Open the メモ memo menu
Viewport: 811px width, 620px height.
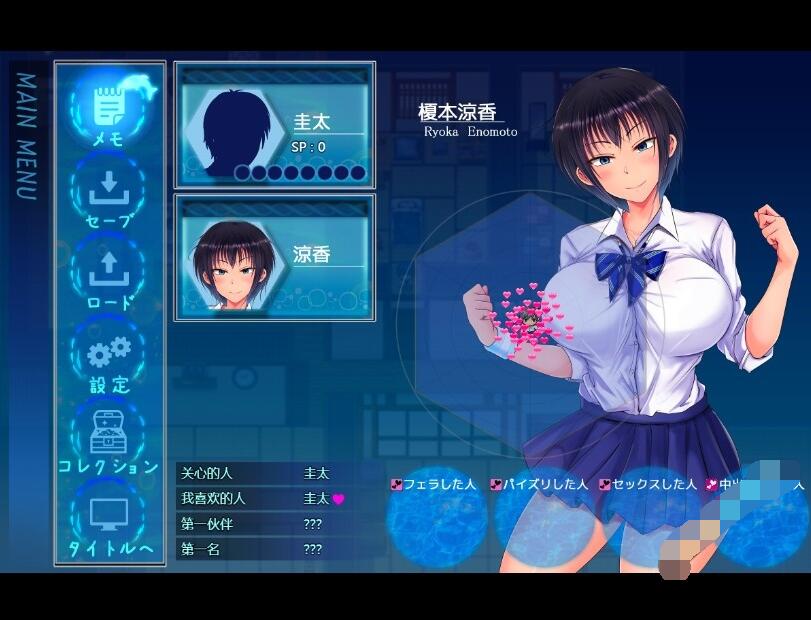[108, 109]
